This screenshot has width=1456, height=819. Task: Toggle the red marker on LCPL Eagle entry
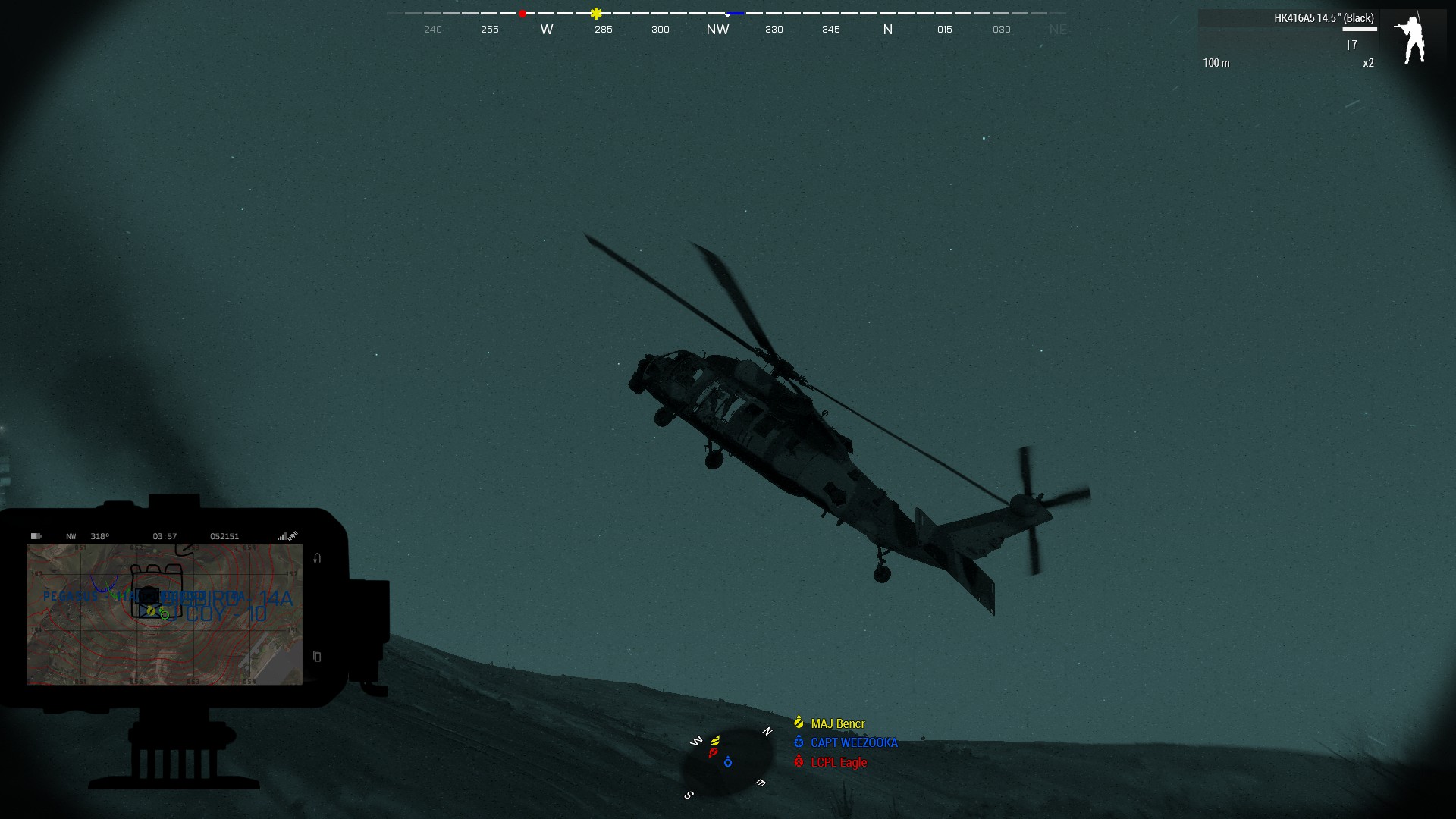(x=799, y=762)
